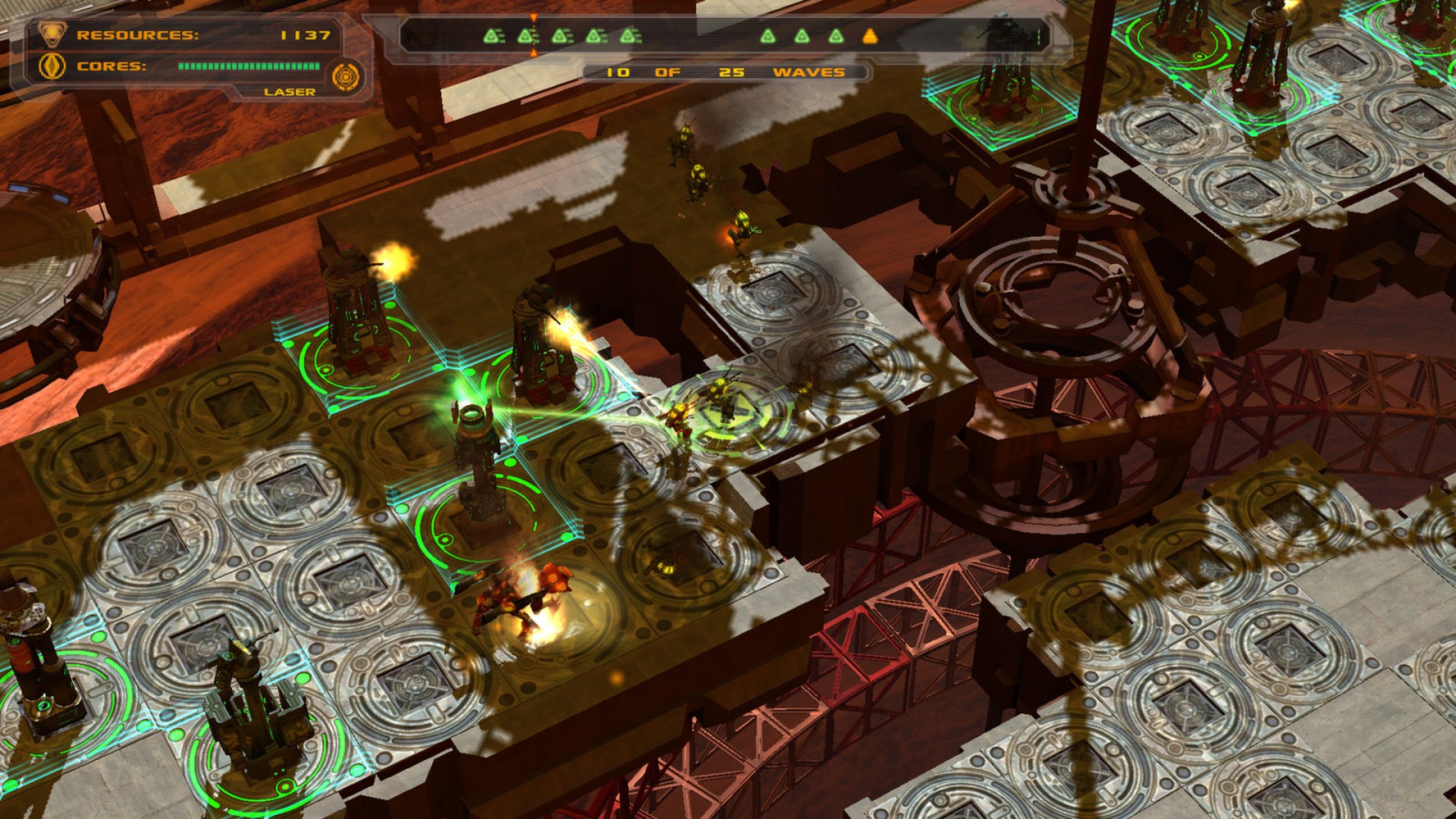Click the orange progress marker arrows on the wave bar
Image resolution: width=1456 pixels, height=819 pixels.
533,19
